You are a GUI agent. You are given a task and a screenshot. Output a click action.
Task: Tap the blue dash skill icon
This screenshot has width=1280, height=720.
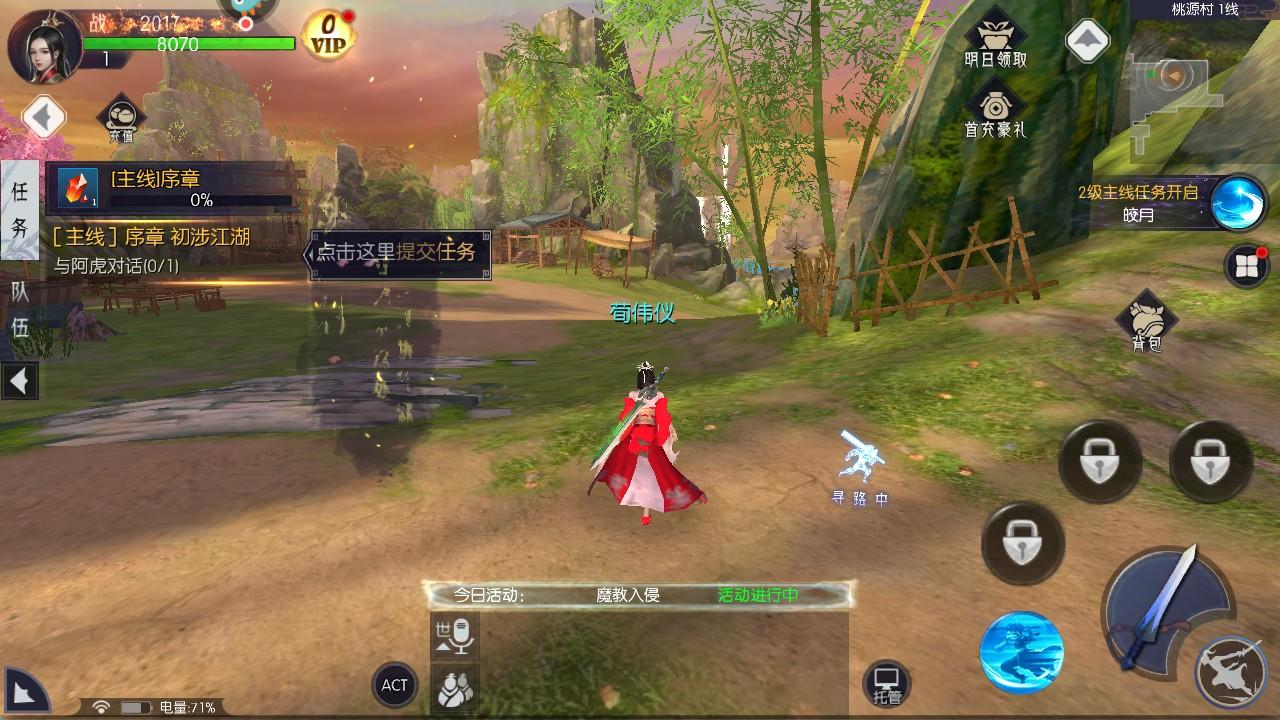(x=1018, y=648)
